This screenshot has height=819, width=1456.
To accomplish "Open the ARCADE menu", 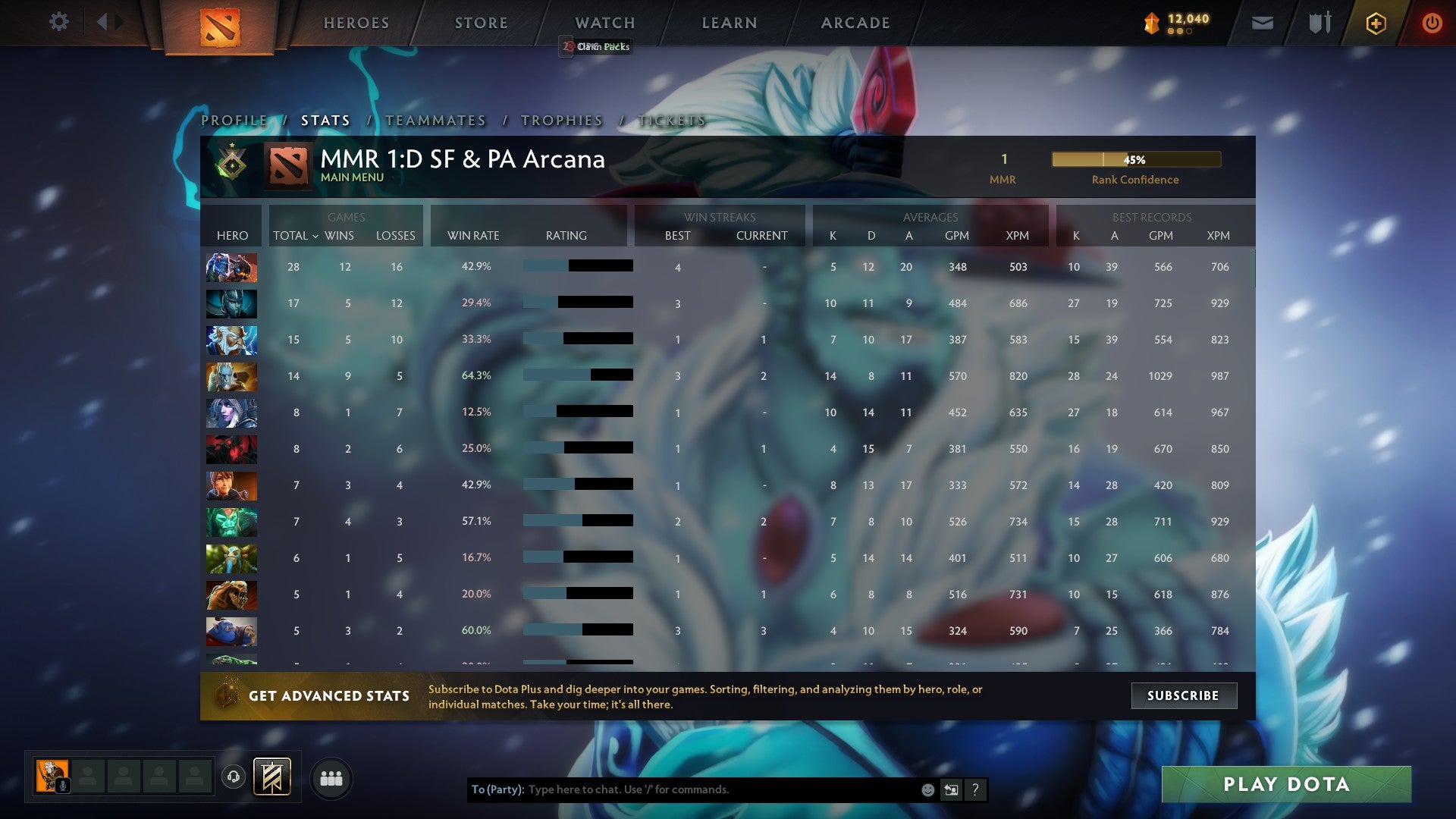I will tap(854, 23).
